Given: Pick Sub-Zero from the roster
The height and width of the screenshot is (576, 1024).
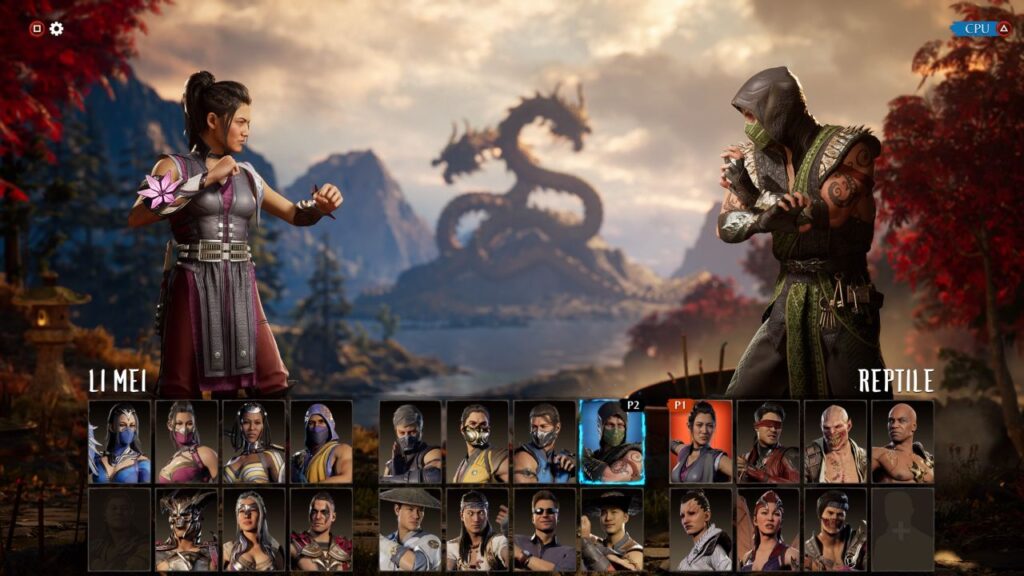Looking at the screenshot, I should coord(545,442).
